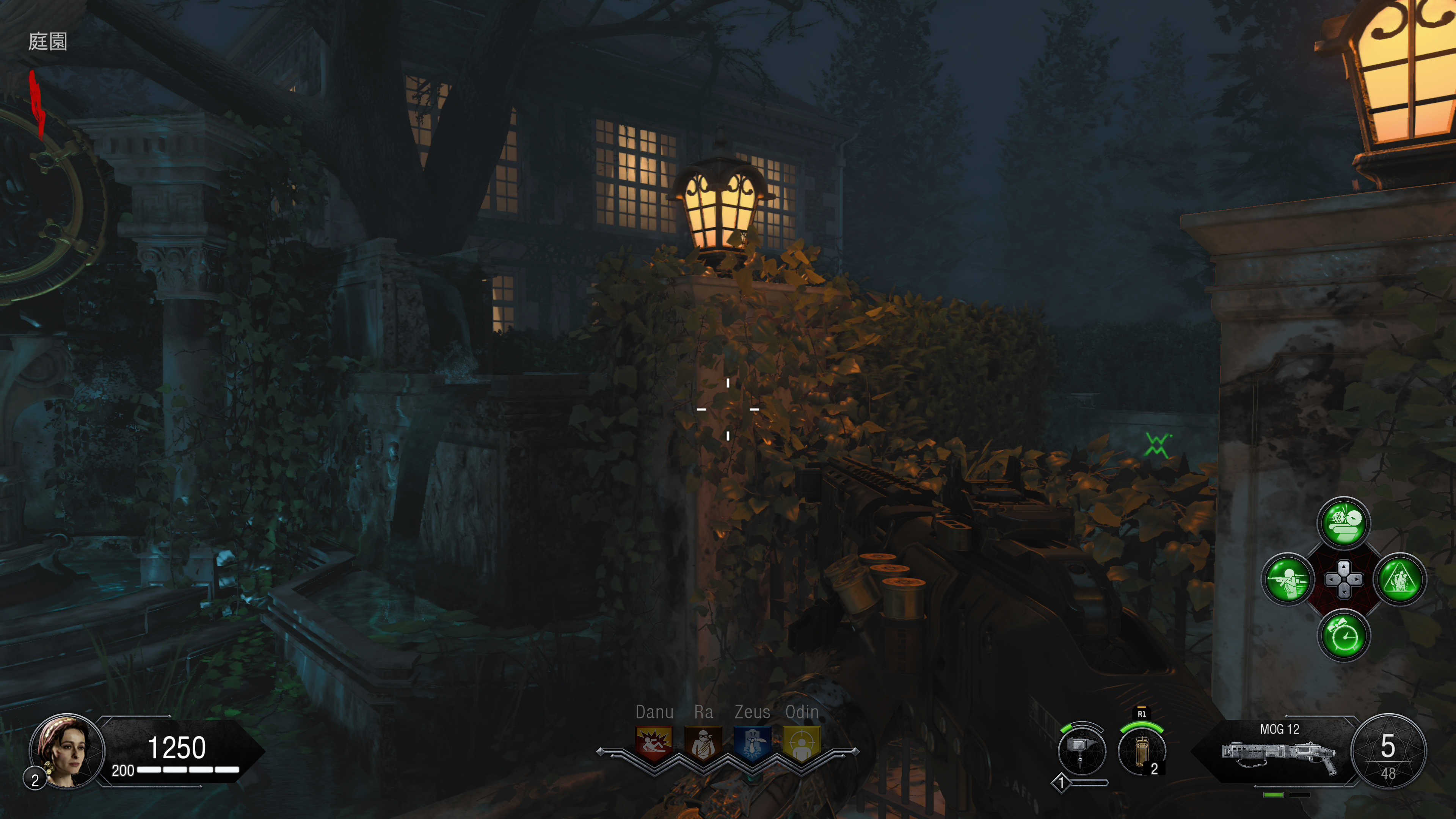Activate the dice and clock elixir
The width and height of the screenshot is (1456, 819).
pos(1344,523)
